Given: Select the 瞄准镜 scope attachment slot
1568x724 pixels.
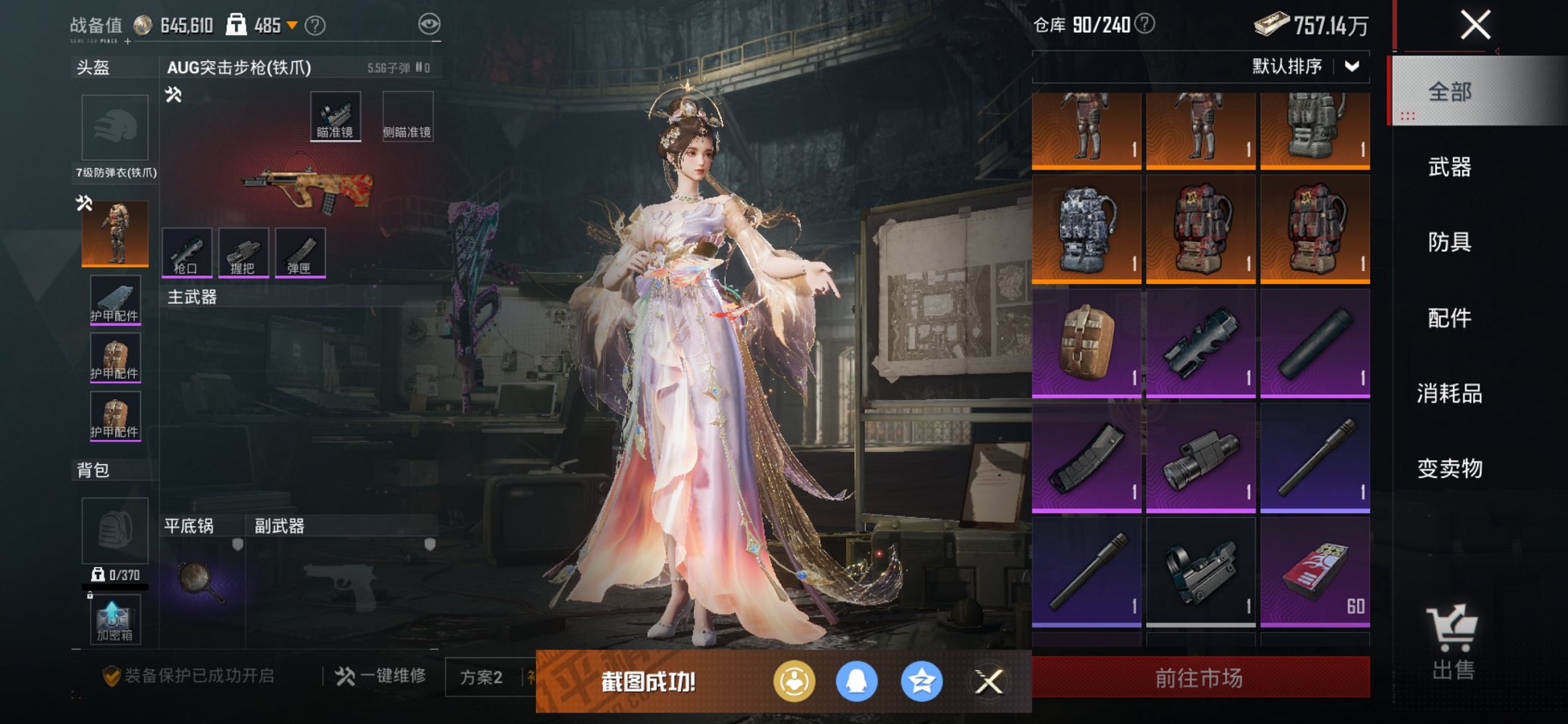Looking at the screenshot, I should point(335,114).
